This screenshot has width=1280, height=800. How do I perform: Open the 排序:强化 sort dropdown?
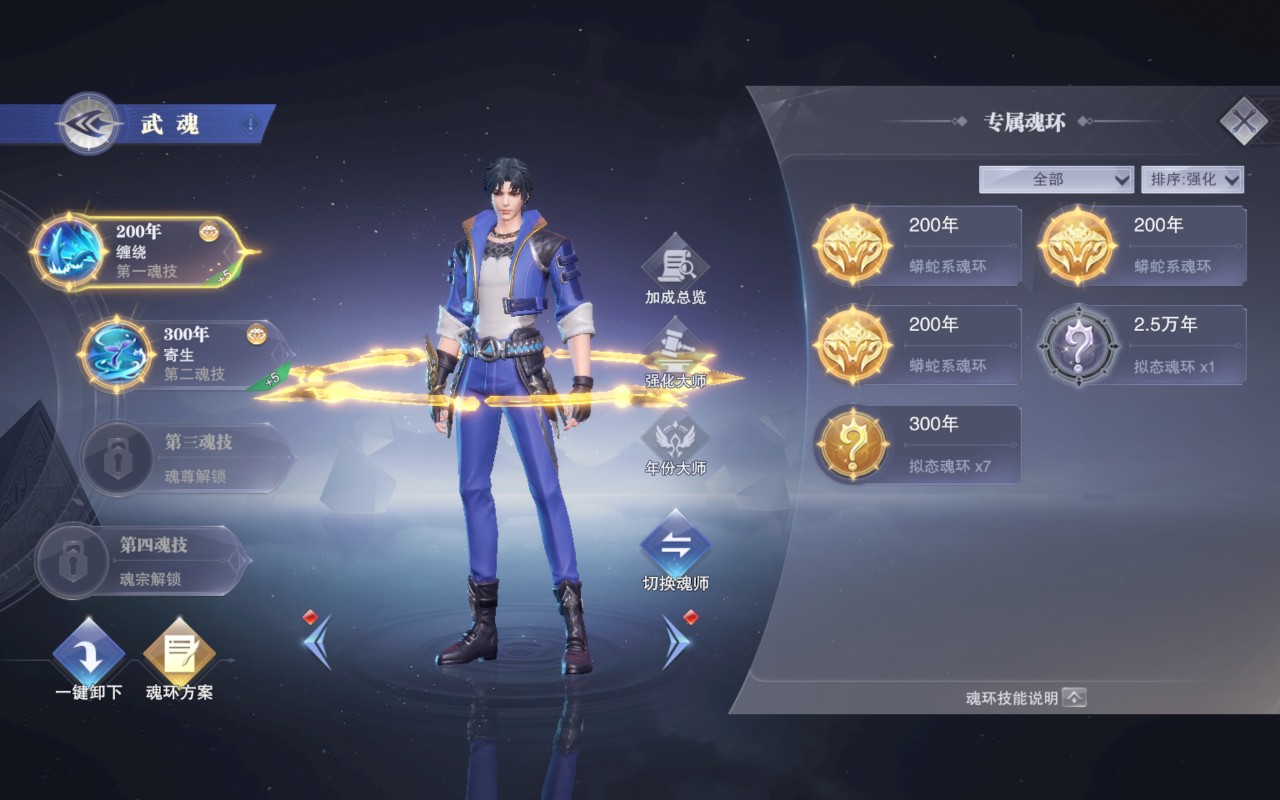tap(1192, 179)
